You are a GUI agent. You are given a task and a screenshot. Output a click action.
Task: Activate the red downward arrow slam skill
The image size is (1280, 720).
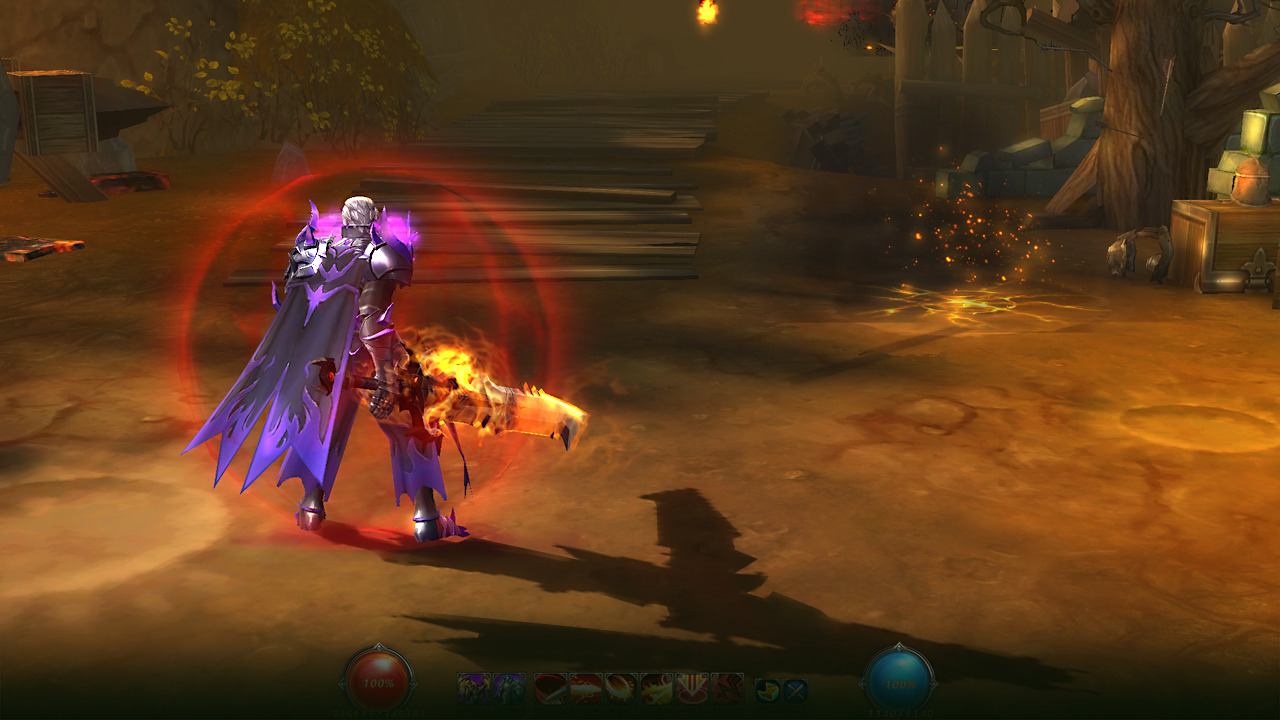pyautogui.click(x=691, y=688)
